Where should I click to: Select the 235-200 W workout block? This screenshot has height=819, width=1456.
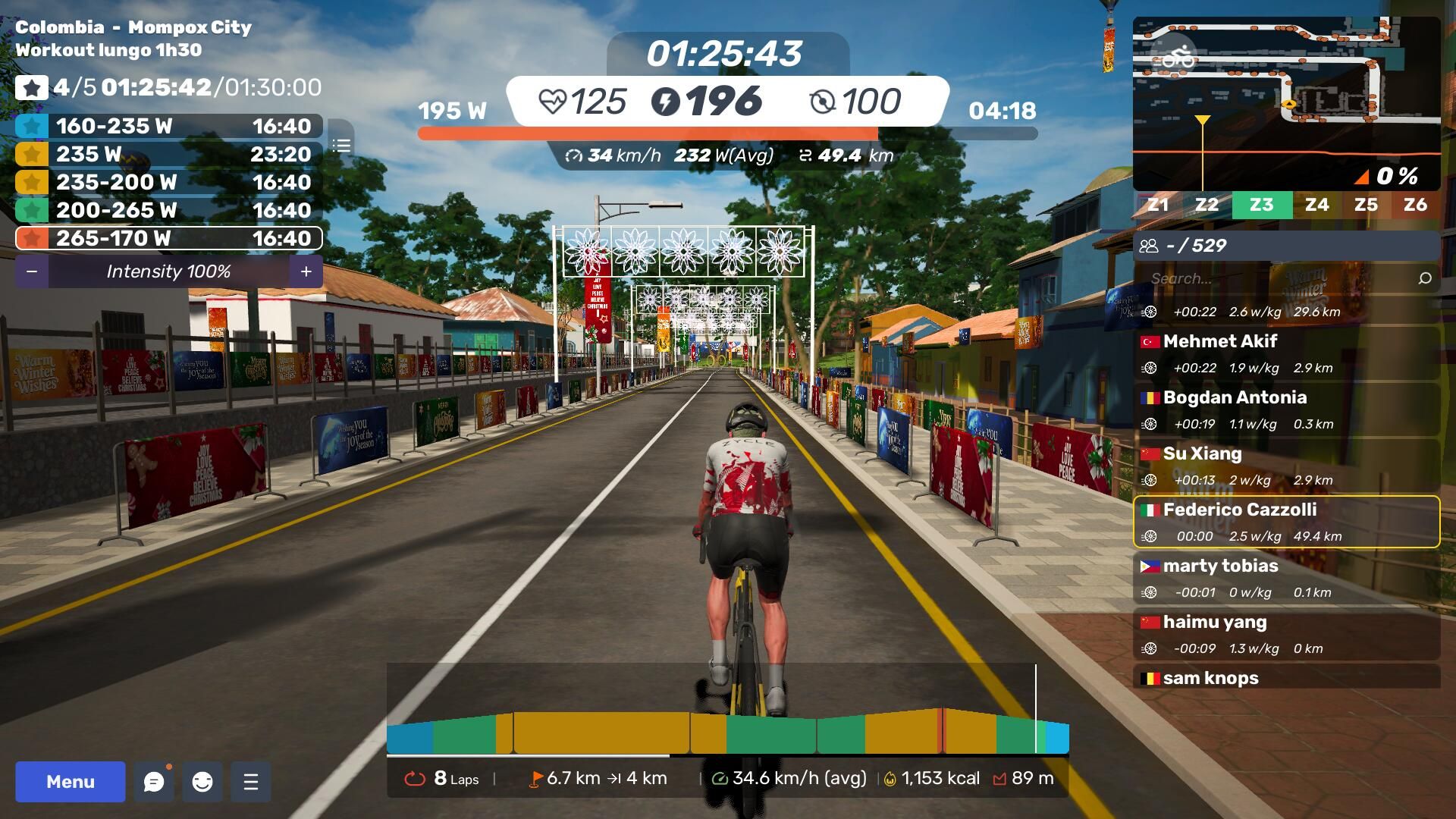pyautogui.click(x=168, y=182)
